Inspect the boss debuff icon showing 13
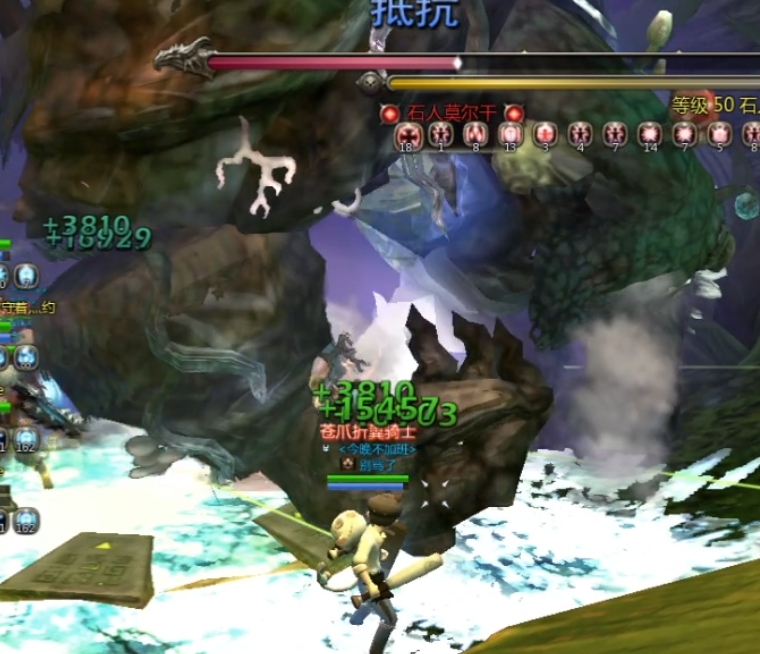 (510, 134)
